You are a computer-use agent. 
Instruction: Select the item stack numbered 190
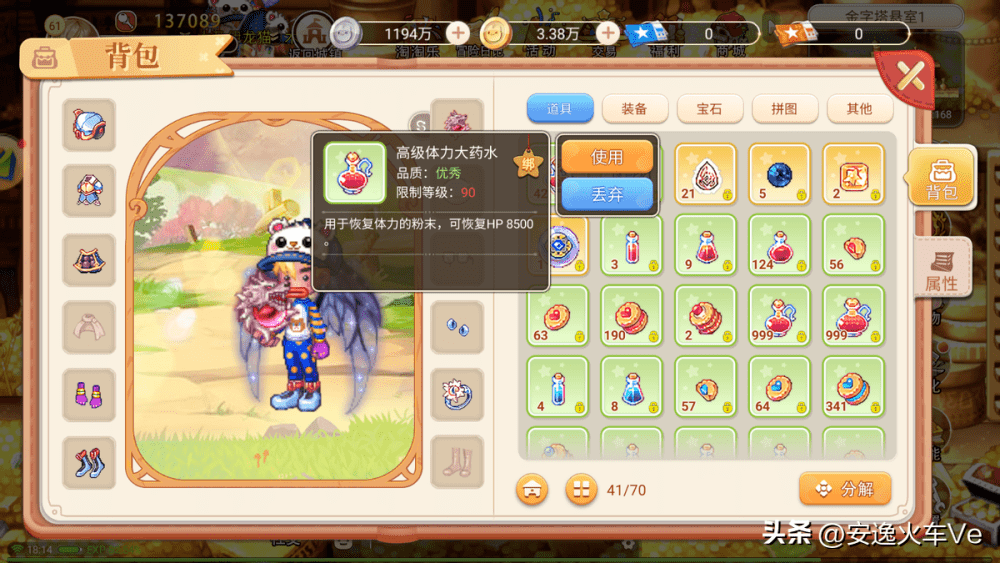tap(632, 316)
